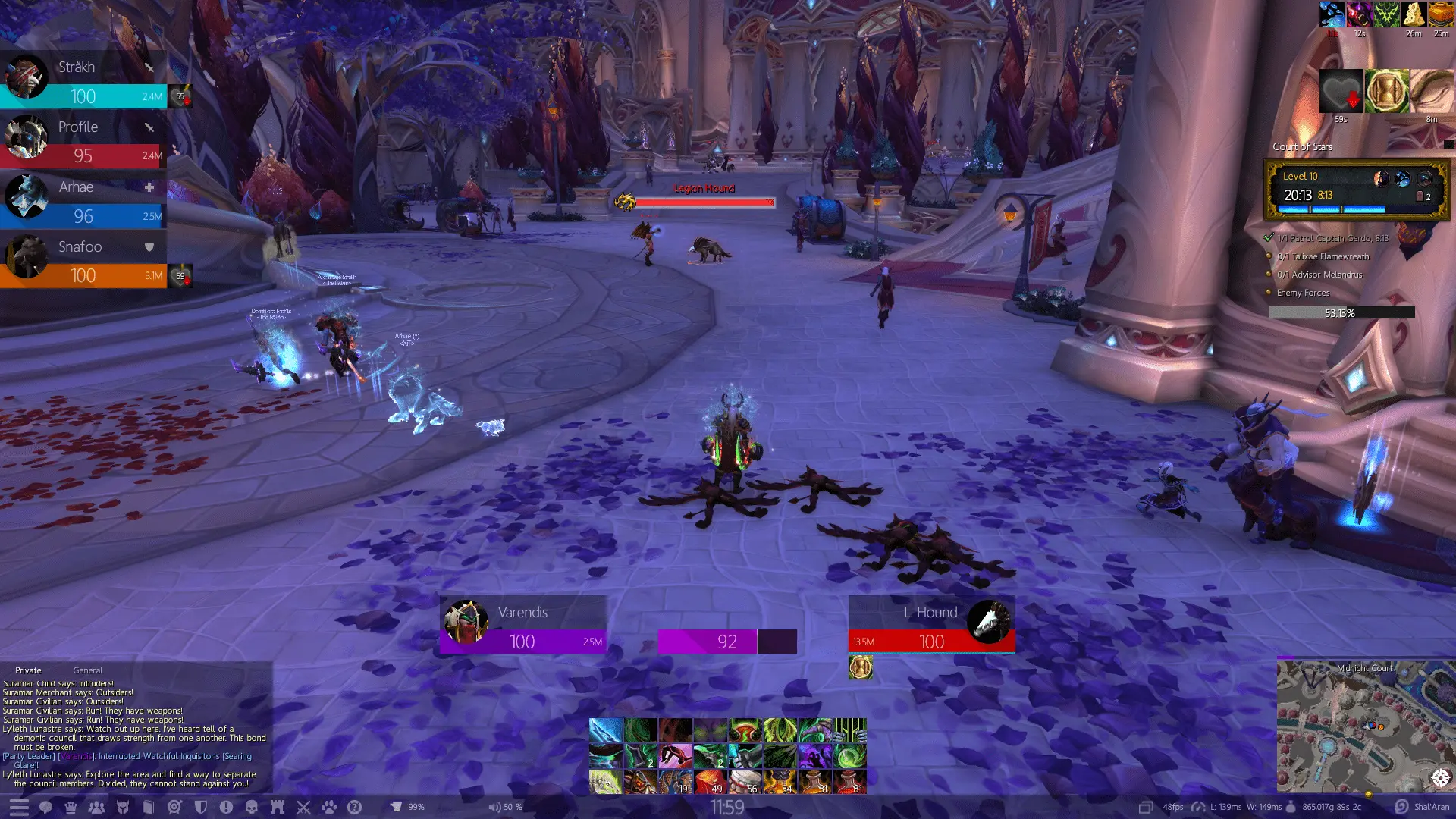Open the Private chat tab
1456x819 pixels.
[28, 670]
